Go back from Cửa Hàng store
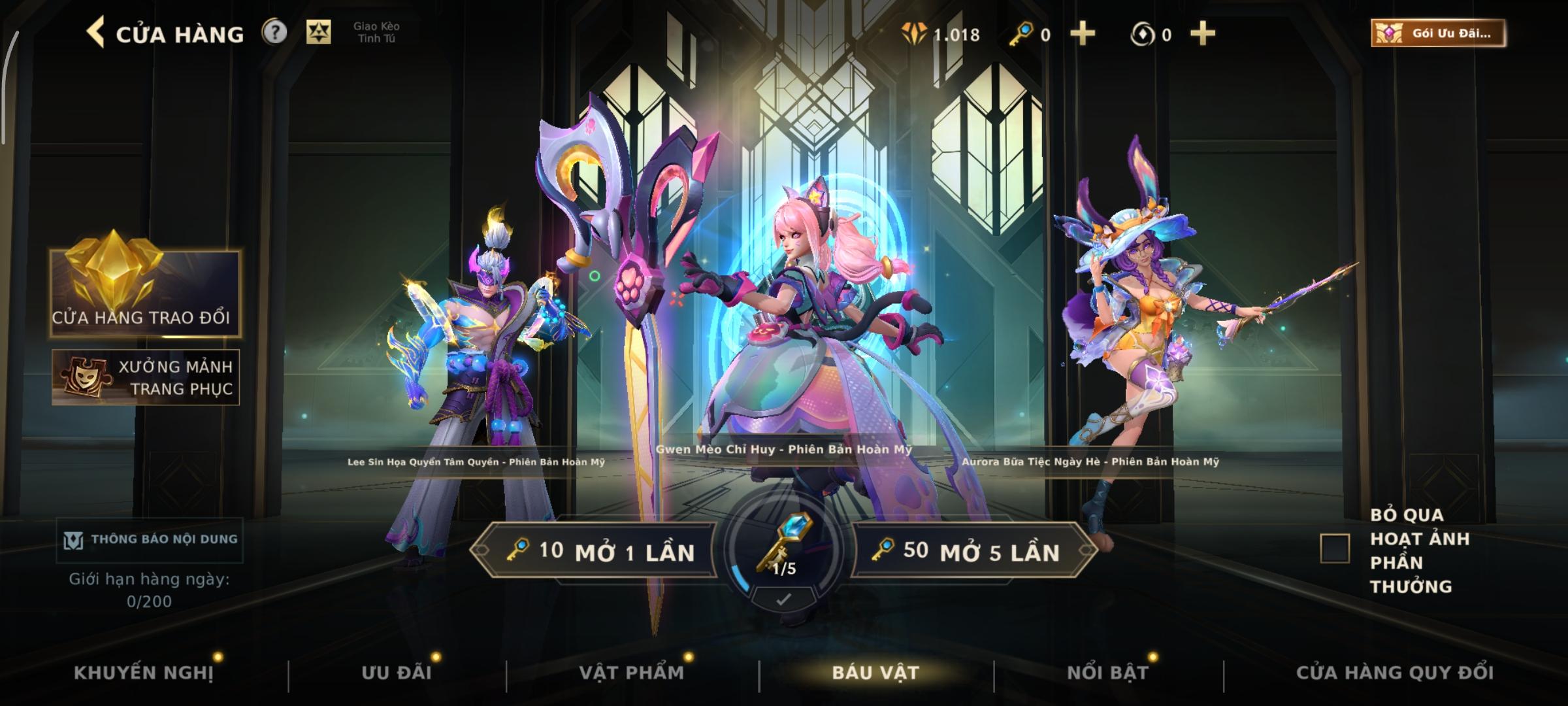This screenshot has width=1568, height=706. [x=96, y=33]
